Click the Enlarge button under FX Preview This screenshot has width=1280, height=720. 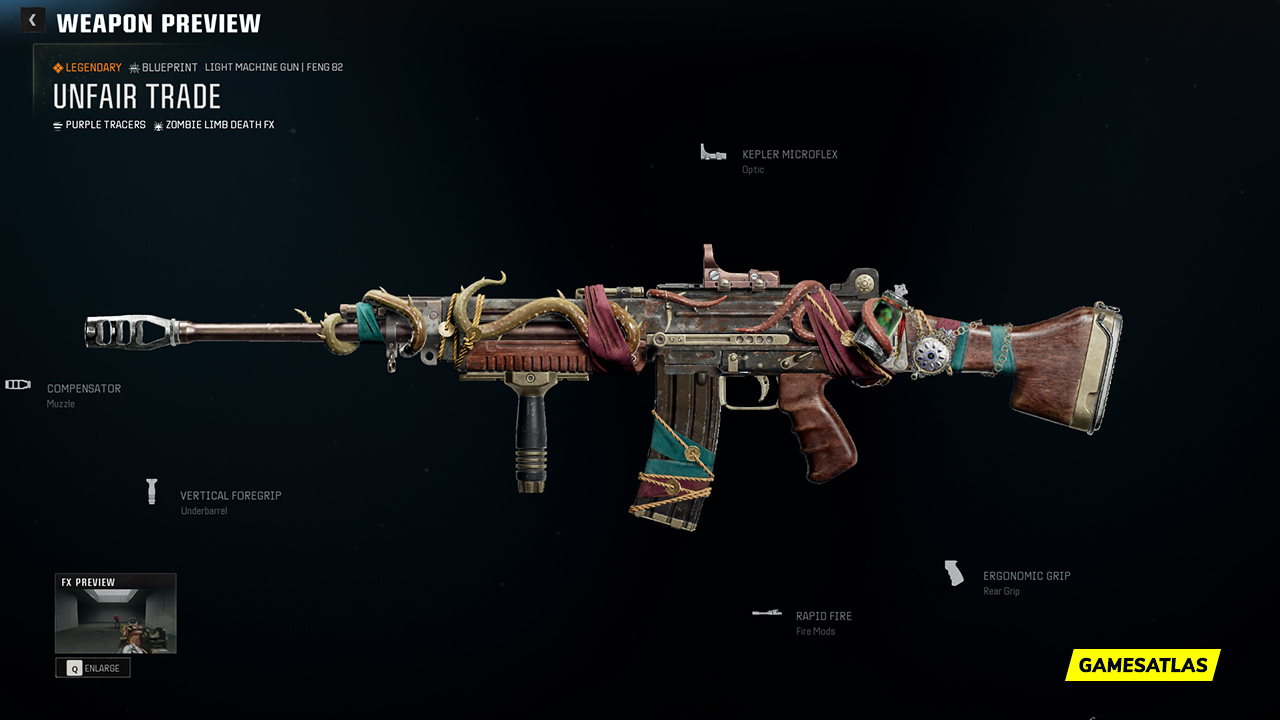[93, 668]
